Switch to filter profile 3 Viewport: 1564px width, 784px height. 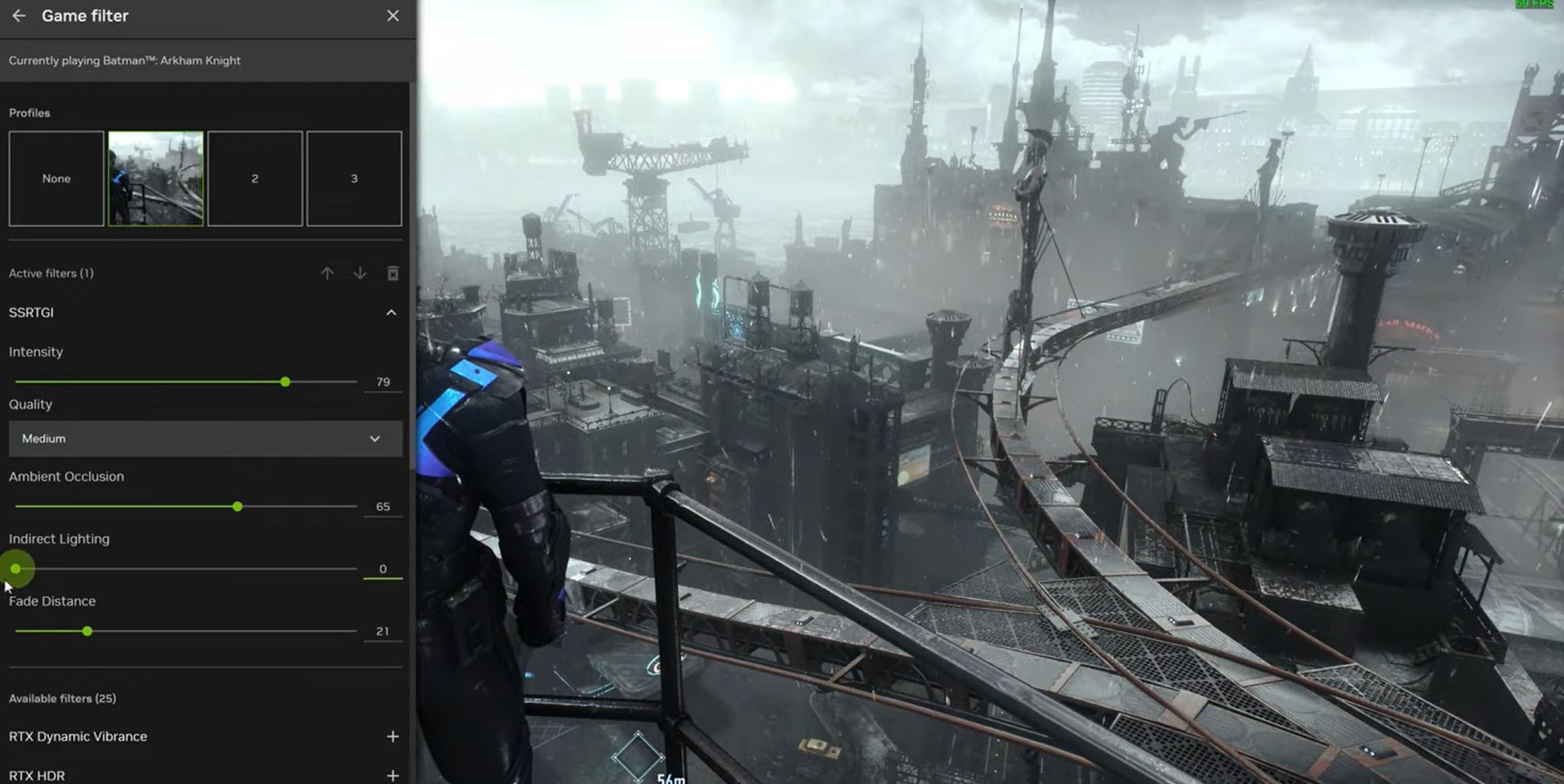[354, 179]
